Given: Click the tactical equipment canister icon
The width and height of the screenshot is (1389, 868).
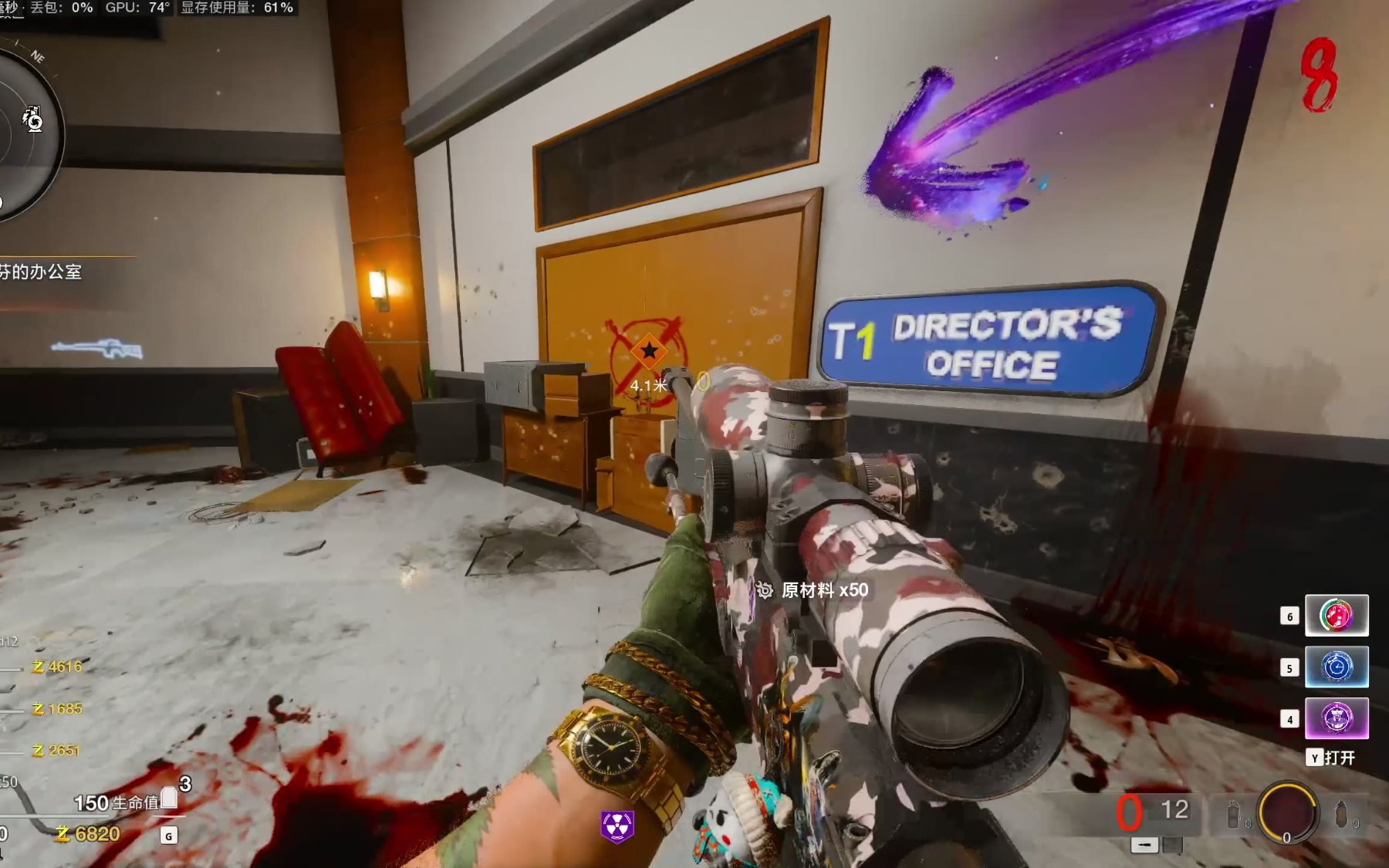Looking at the screenshot, I should [1233, 816].
